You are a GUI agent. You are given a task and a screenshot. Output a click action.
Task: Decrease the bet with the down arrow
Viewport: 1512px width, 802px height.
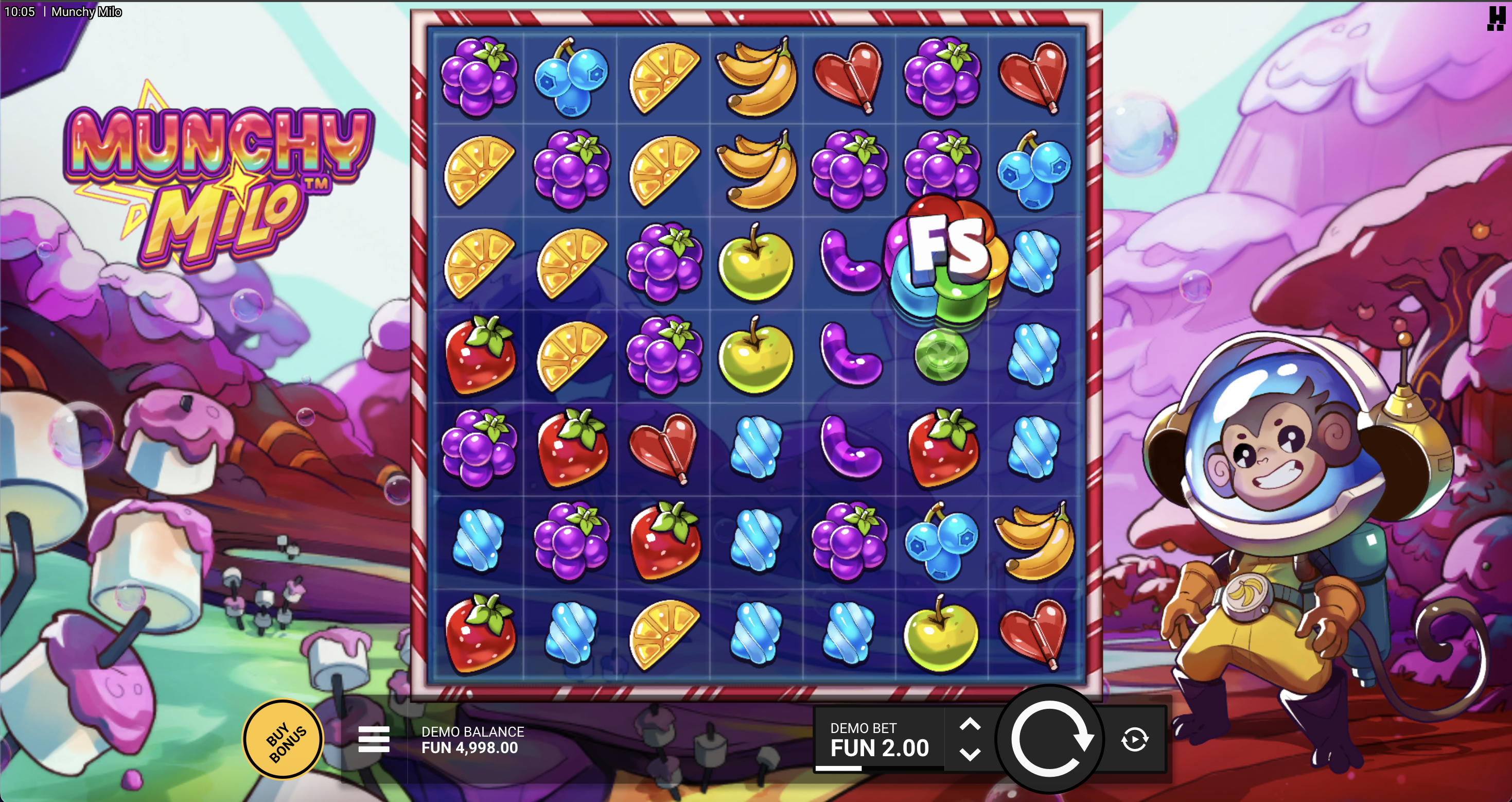point(971,756)
